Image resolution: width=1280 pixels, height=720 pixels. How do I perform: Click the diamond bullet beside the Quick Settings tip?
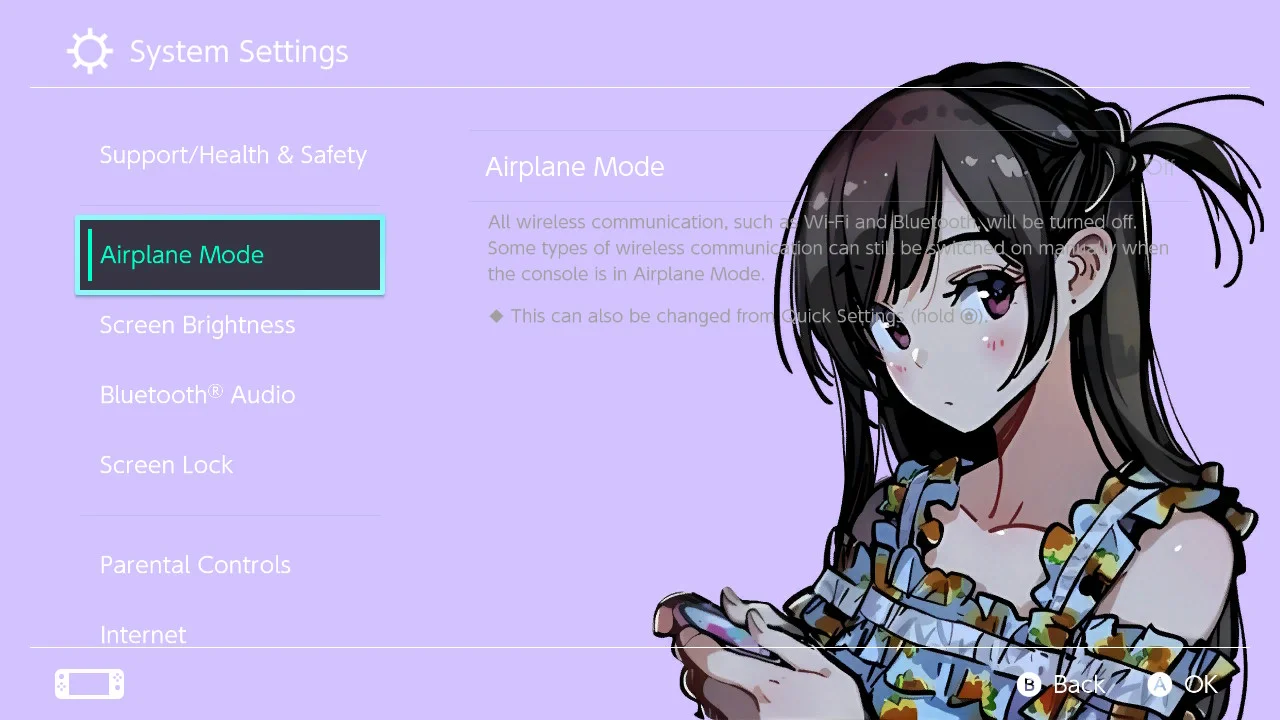coord(497,315)
